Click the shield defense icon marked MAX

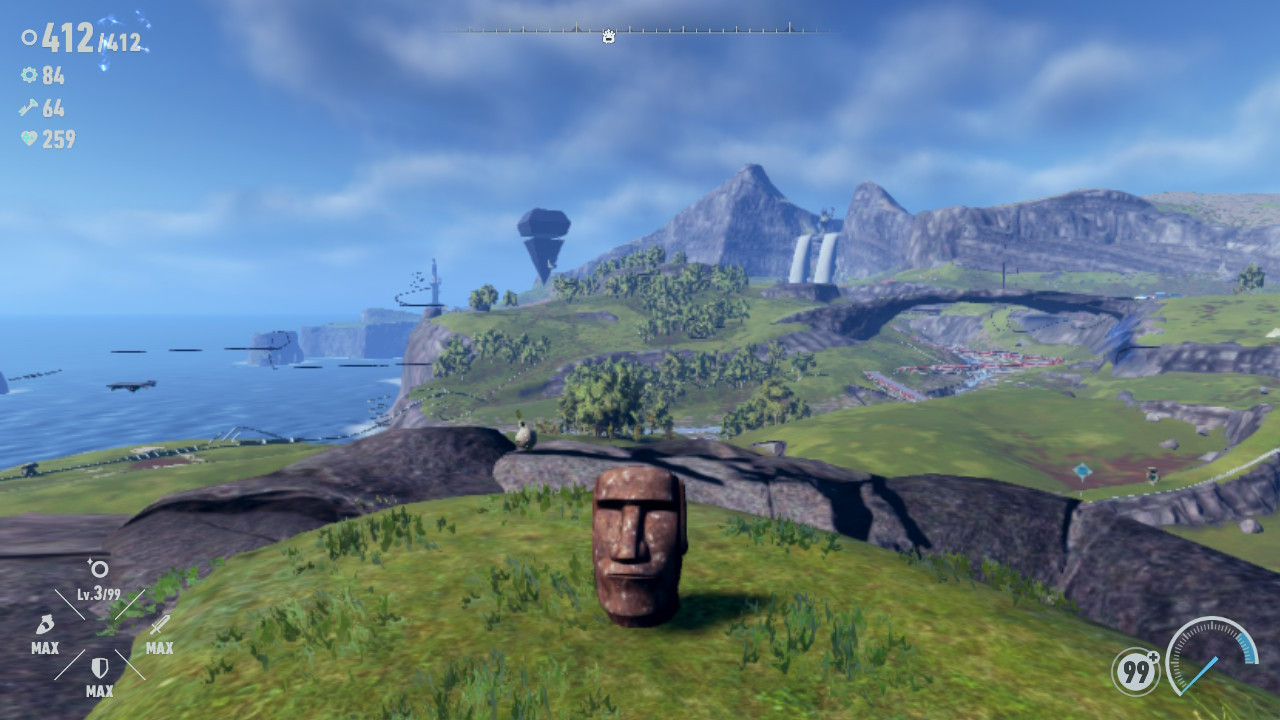(100, 668)
